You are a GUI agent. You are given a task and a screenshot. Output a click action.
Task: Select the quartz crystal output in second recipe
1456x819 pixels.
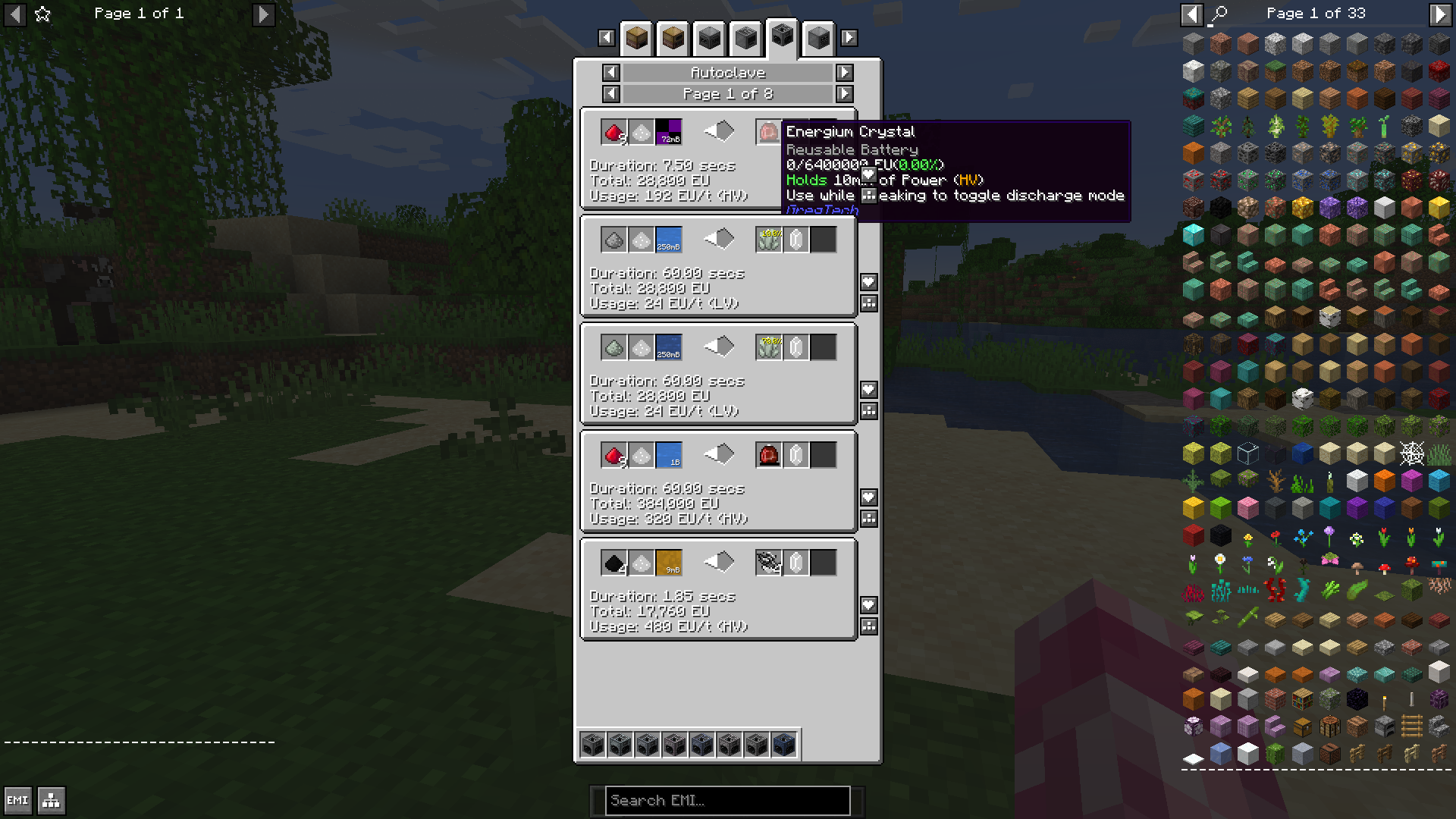(x=795, y=239)
